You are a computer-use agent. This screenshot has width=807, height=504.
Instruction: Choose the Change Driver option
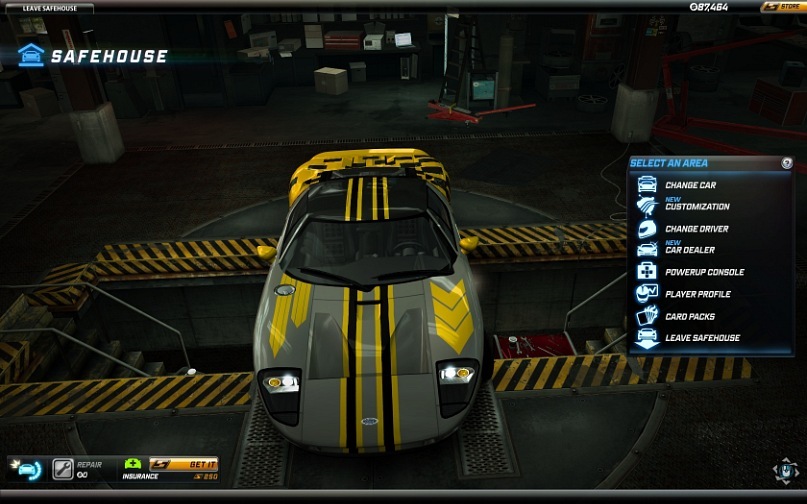[696, 229]
